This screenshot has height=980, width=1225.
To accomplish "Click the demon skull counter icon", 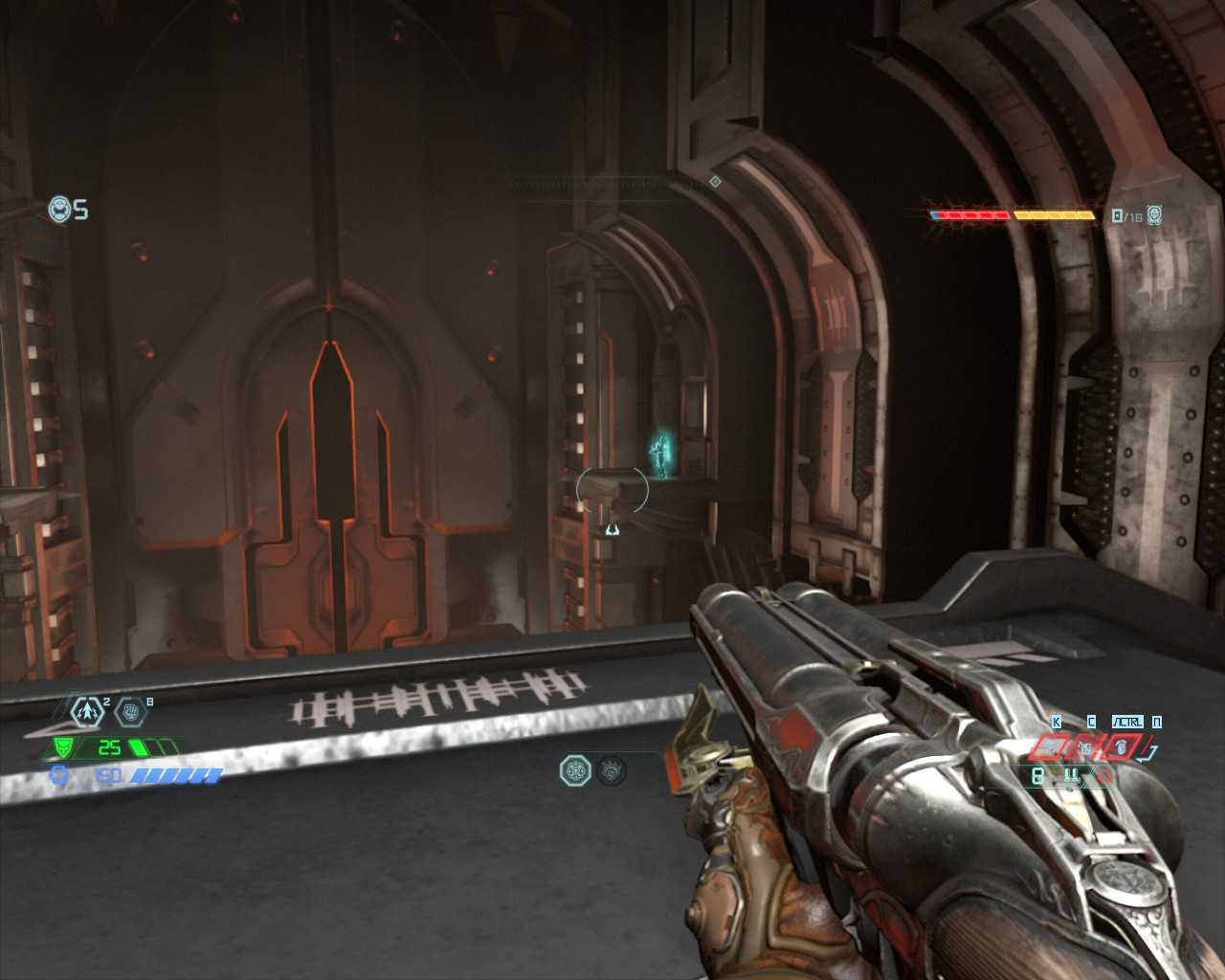I will point(1155,215).
